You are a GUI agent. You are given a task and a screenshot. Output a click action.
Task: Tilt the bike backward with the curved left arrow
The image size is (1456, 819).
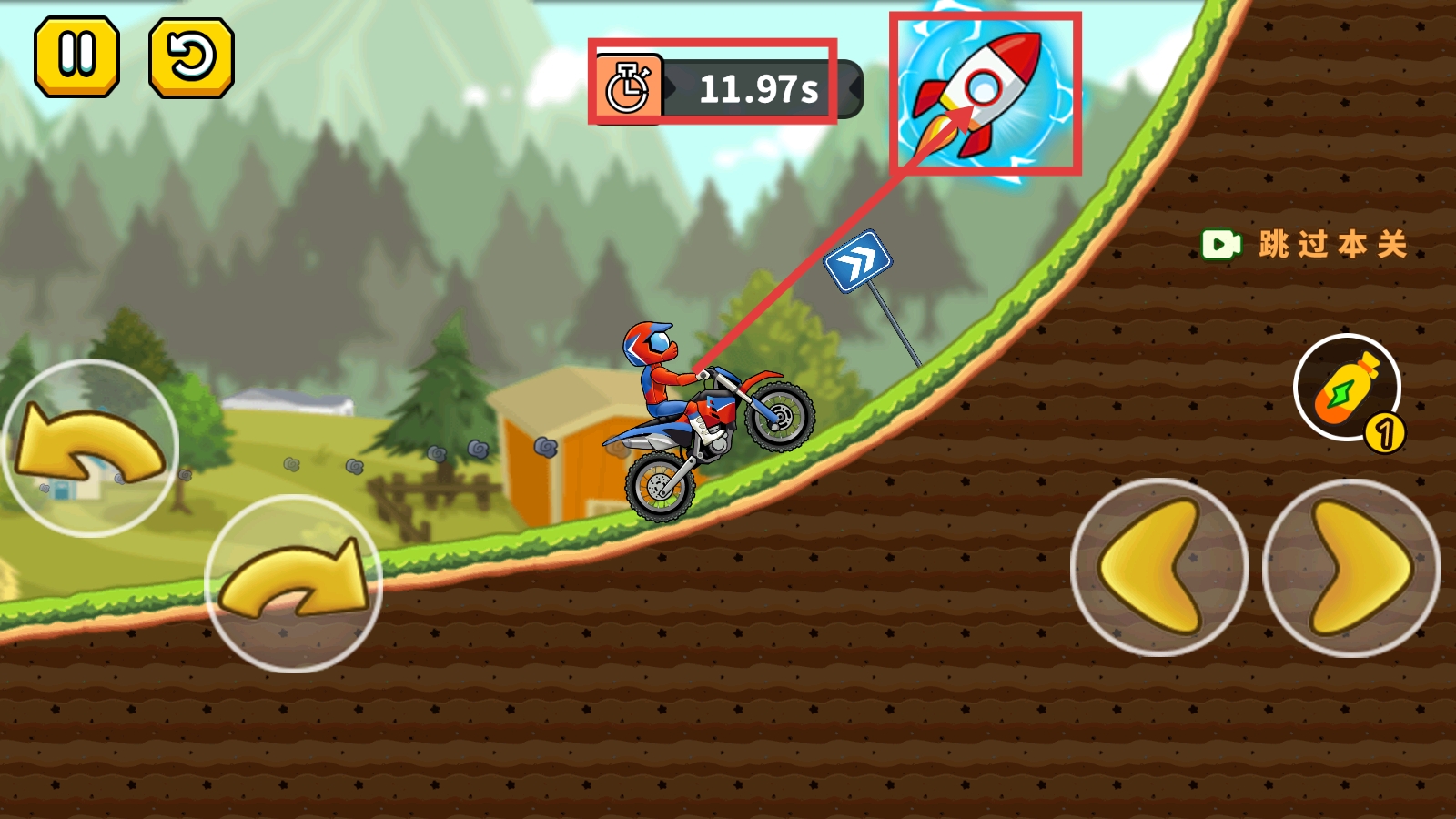(x=89, y=448)
